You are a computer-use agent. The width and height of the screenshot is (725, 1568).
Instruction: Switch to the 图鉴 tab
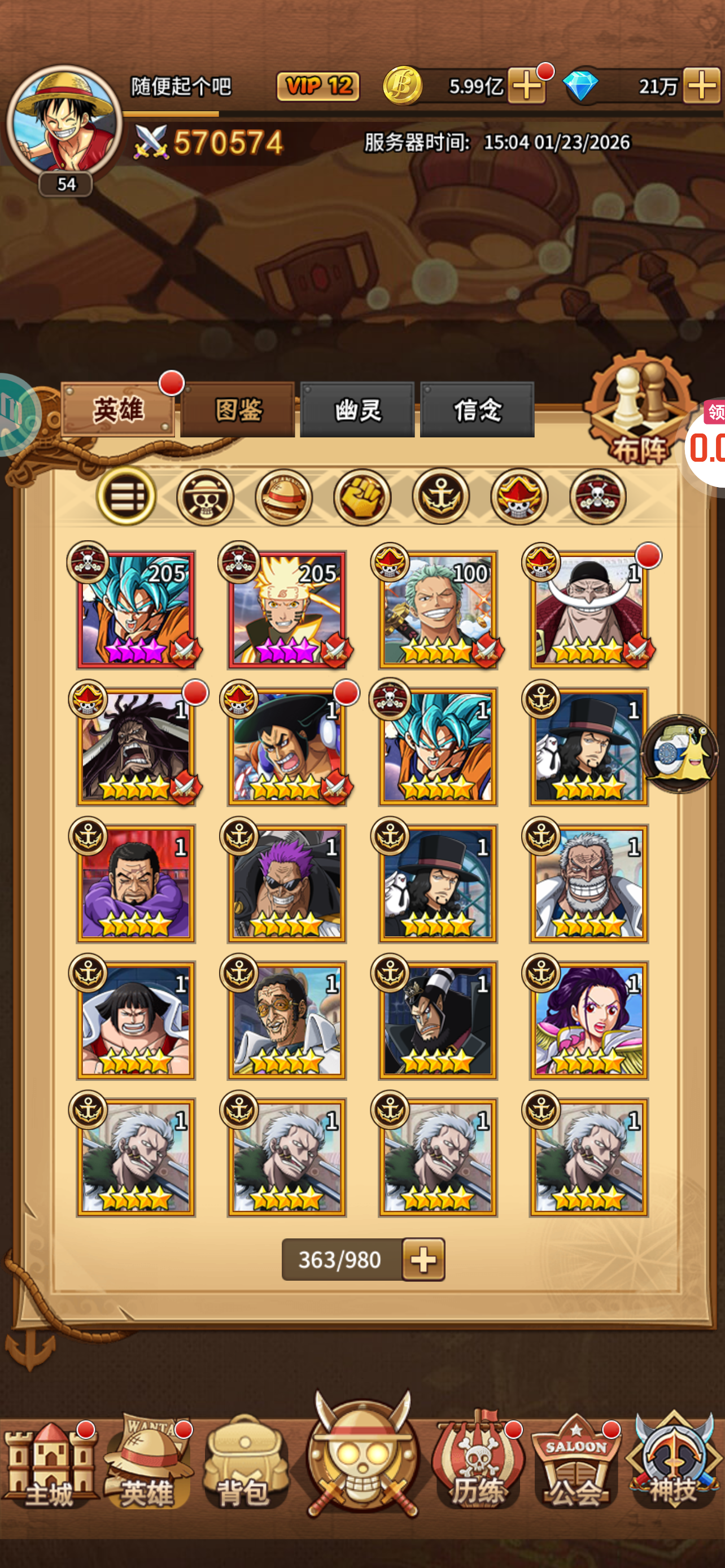coord(237,410)
